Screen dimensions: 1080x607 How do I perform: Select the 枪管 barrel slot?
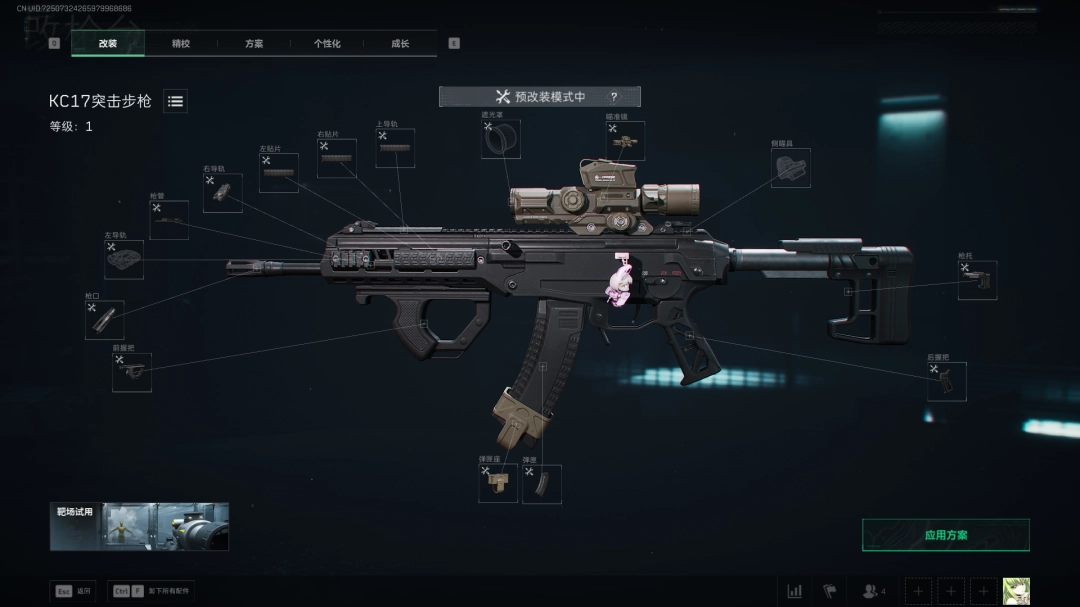tap(169, 220)
